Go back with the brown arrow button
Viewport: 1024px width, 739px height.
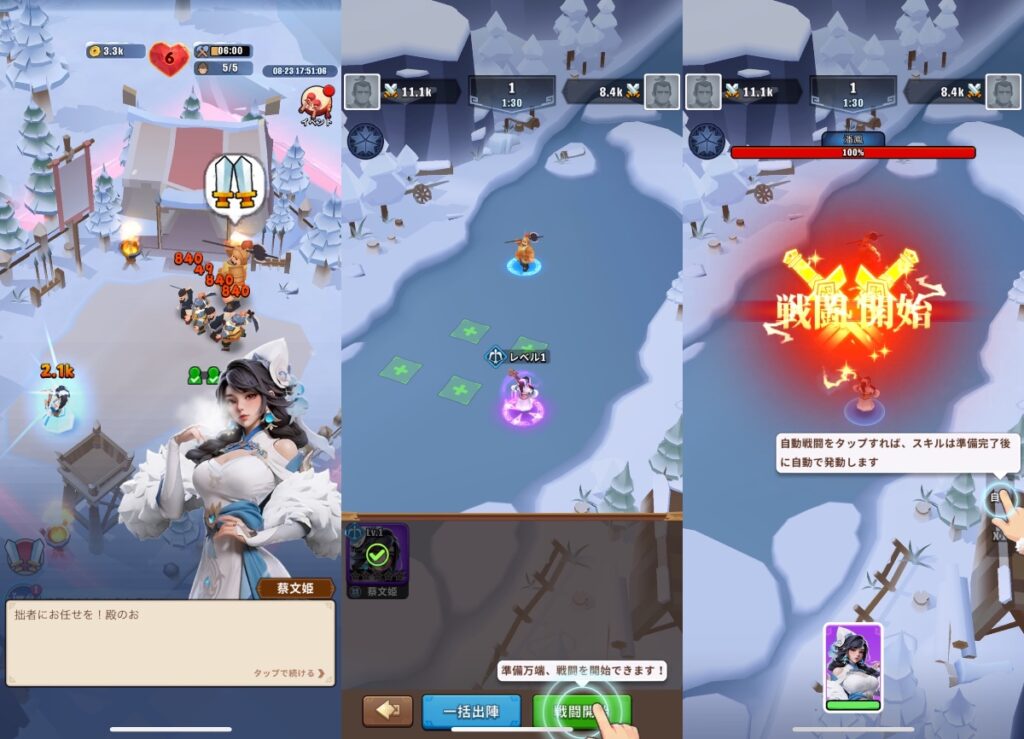[387, 711]
